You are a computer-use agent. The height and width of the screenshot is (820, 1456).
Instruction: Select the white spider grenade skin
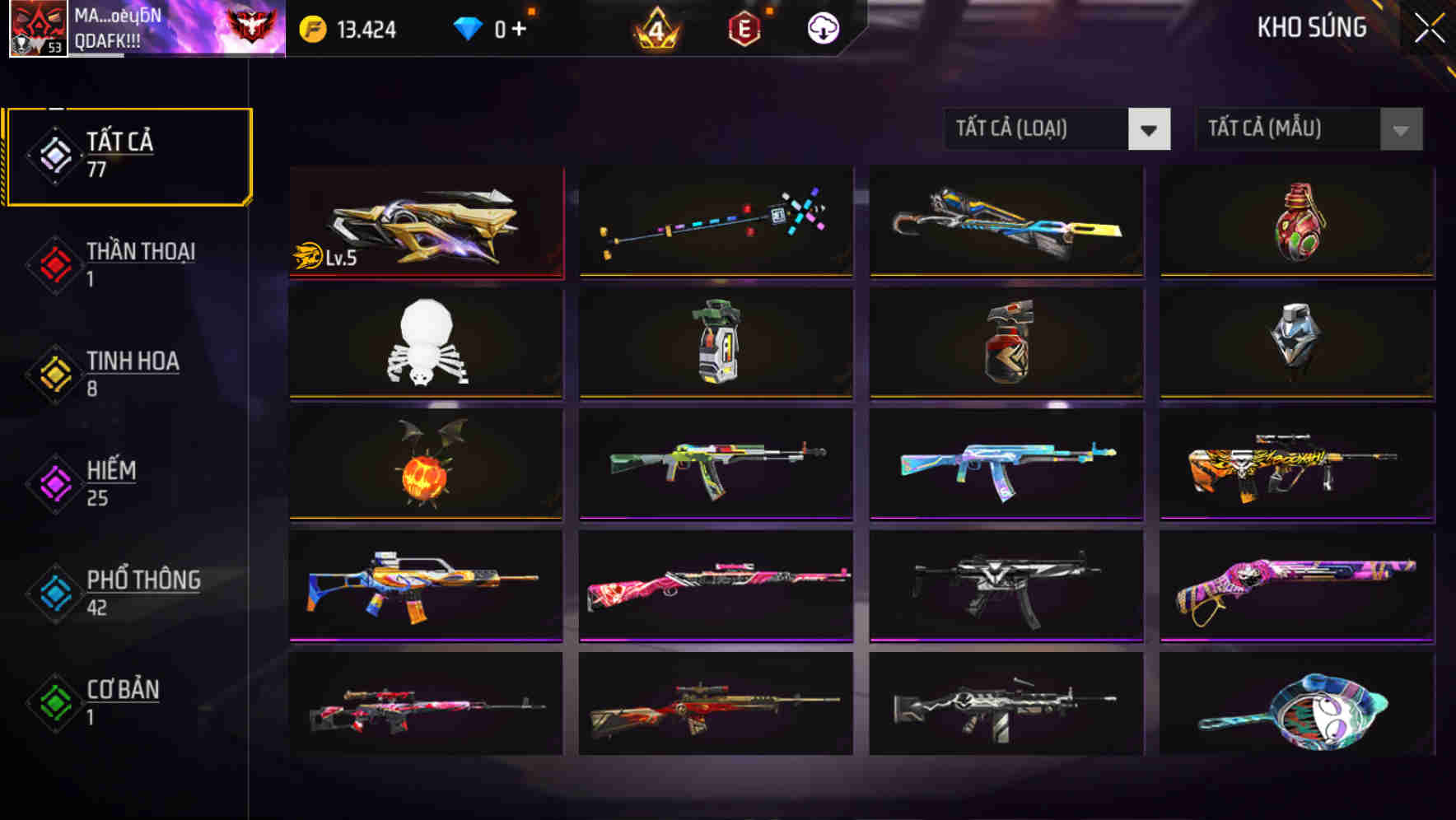click(x=425, y=342)
